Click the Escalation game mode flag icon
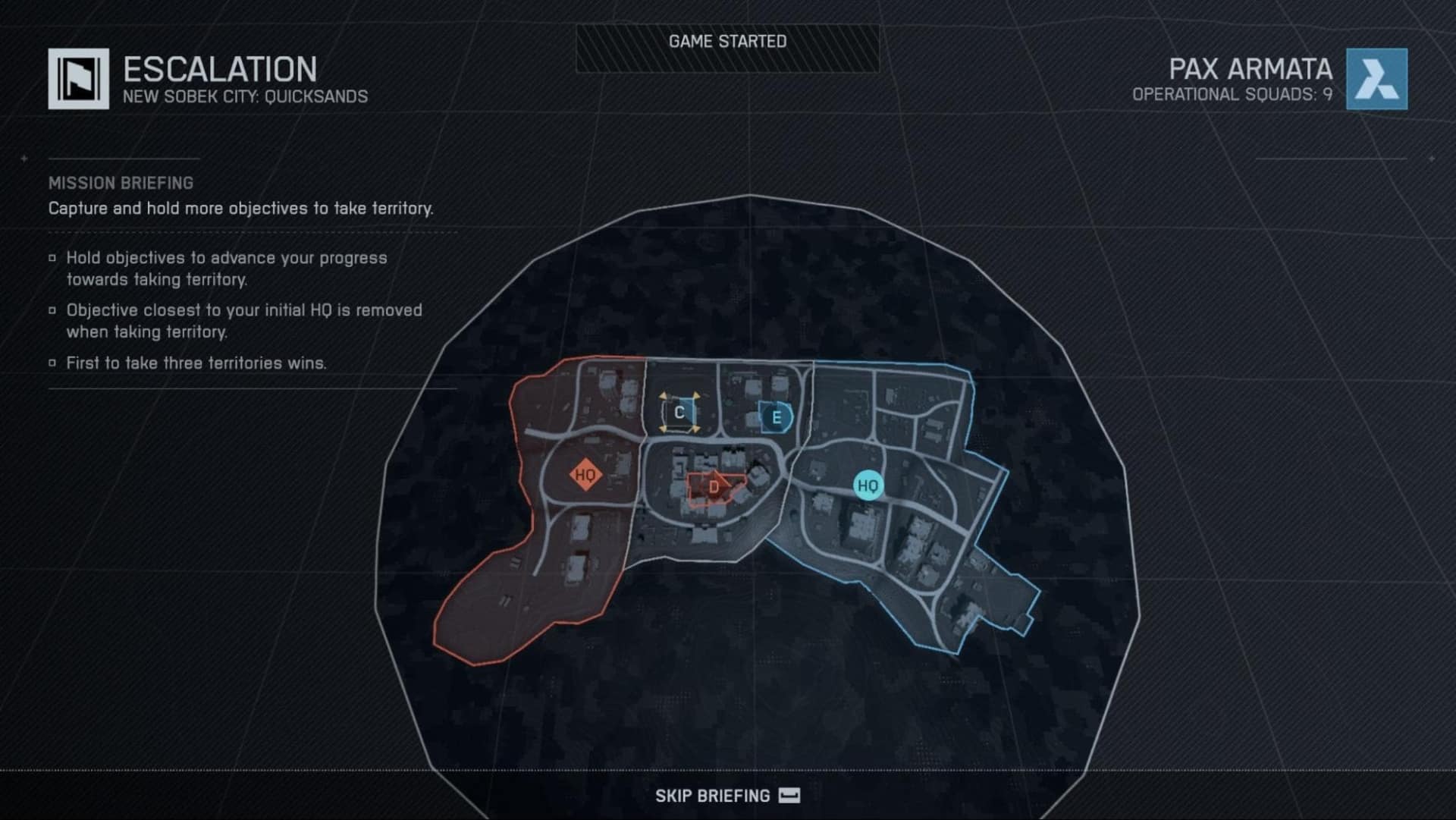The width and height of the screenshot is (1456, 820). [78, 77]
